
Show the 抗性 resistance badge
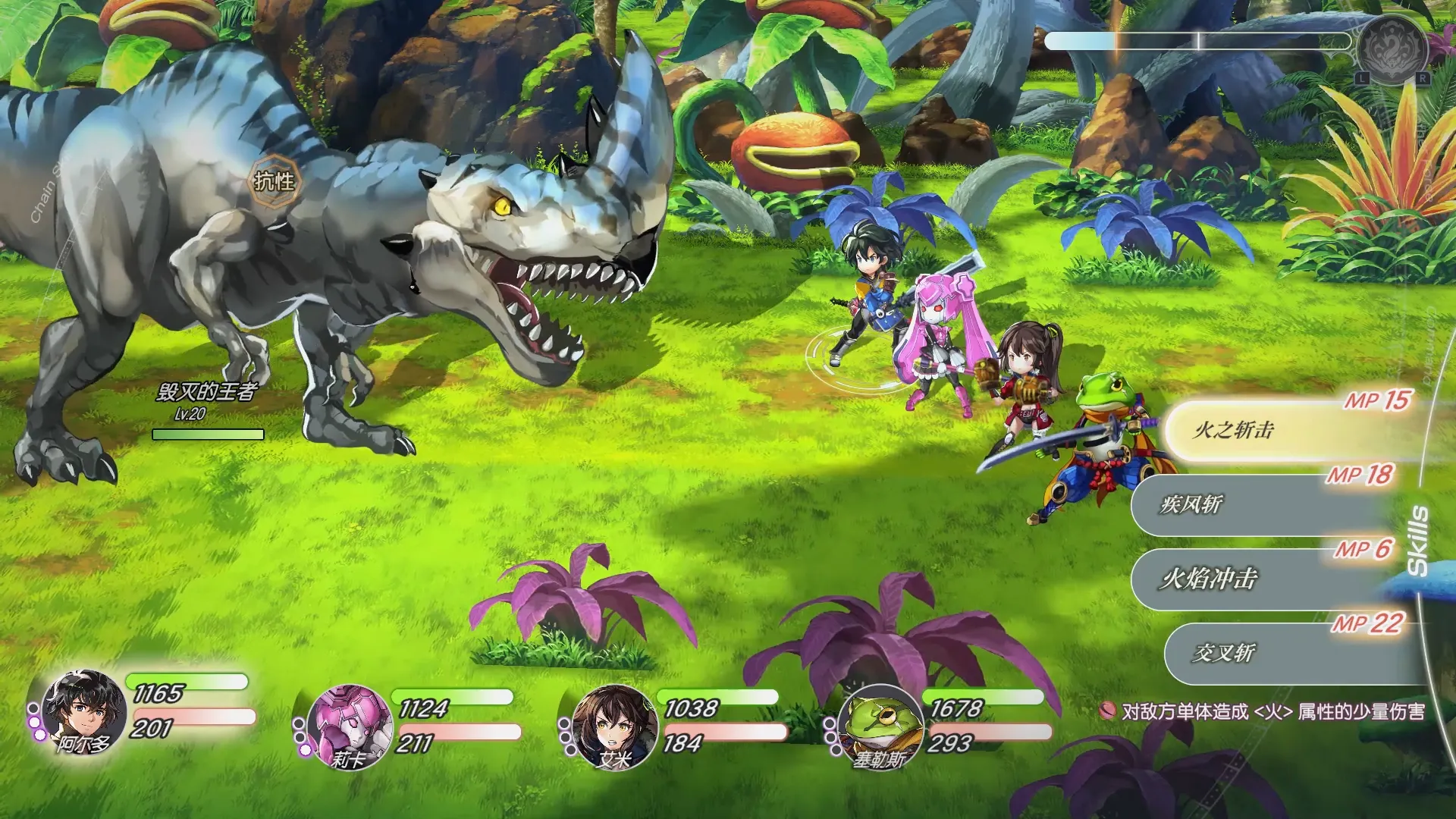click(x=274, y=180)
